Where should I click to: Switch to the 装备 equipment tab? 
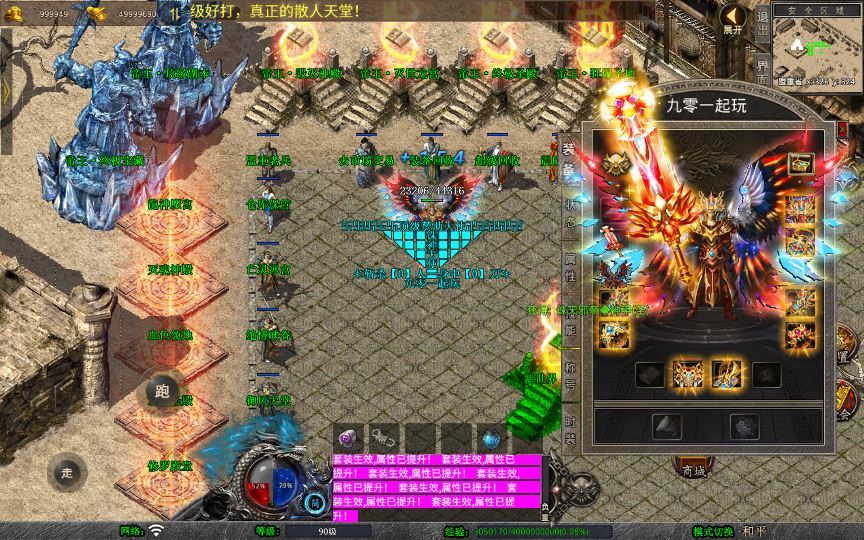tap(569, 160)
